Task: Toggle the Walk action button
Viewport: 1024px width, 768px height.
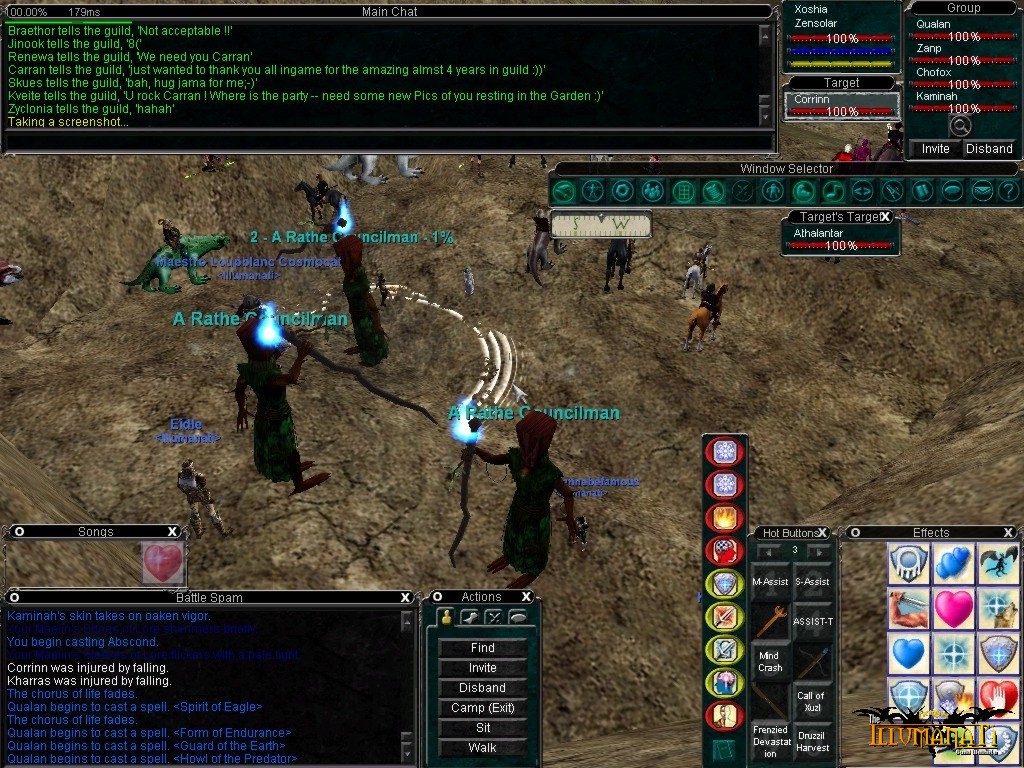Action: click(482, 748)
